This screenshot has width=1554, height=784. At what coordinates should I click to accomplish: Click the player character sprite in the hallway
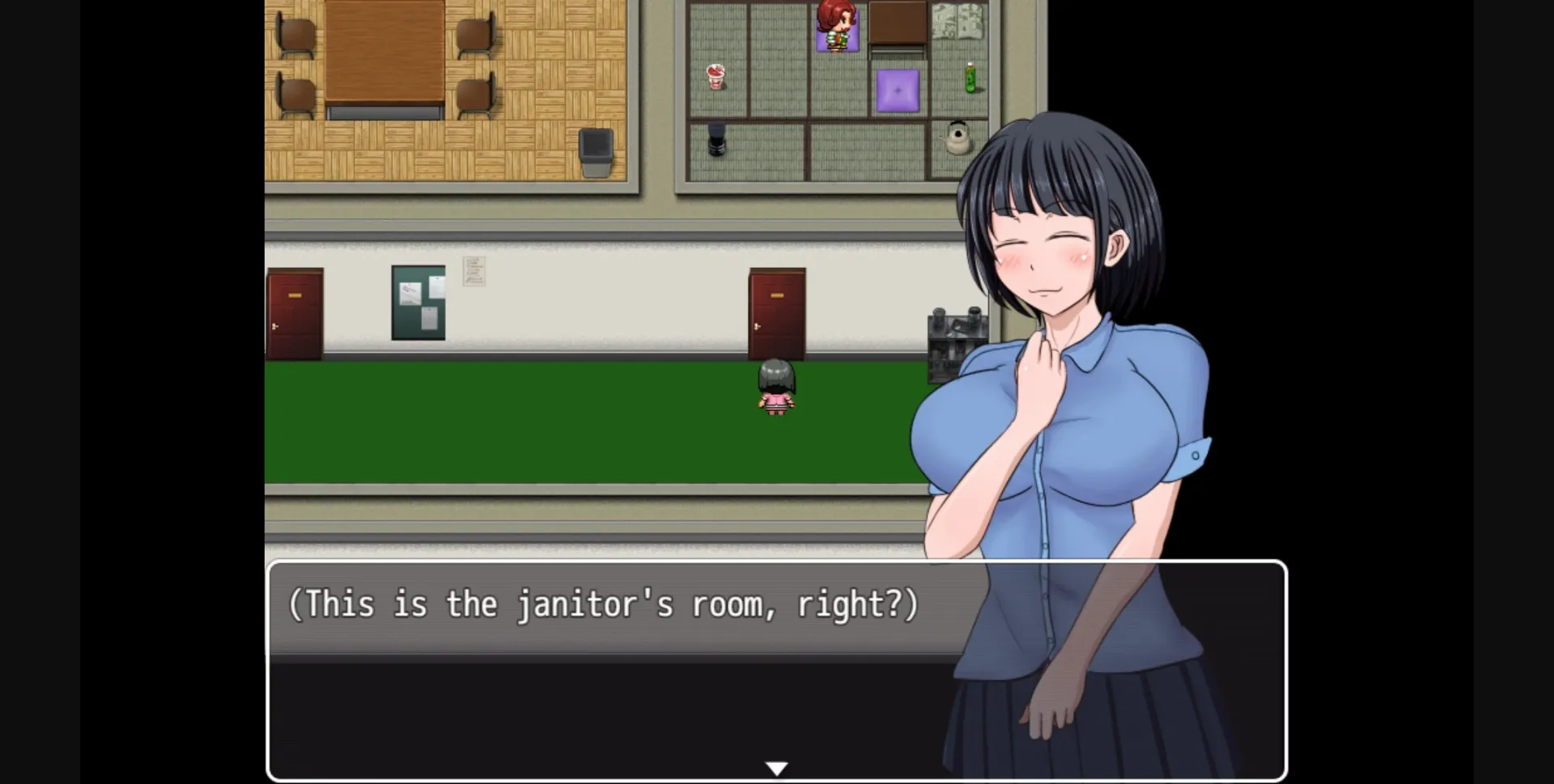coord(775,392)
